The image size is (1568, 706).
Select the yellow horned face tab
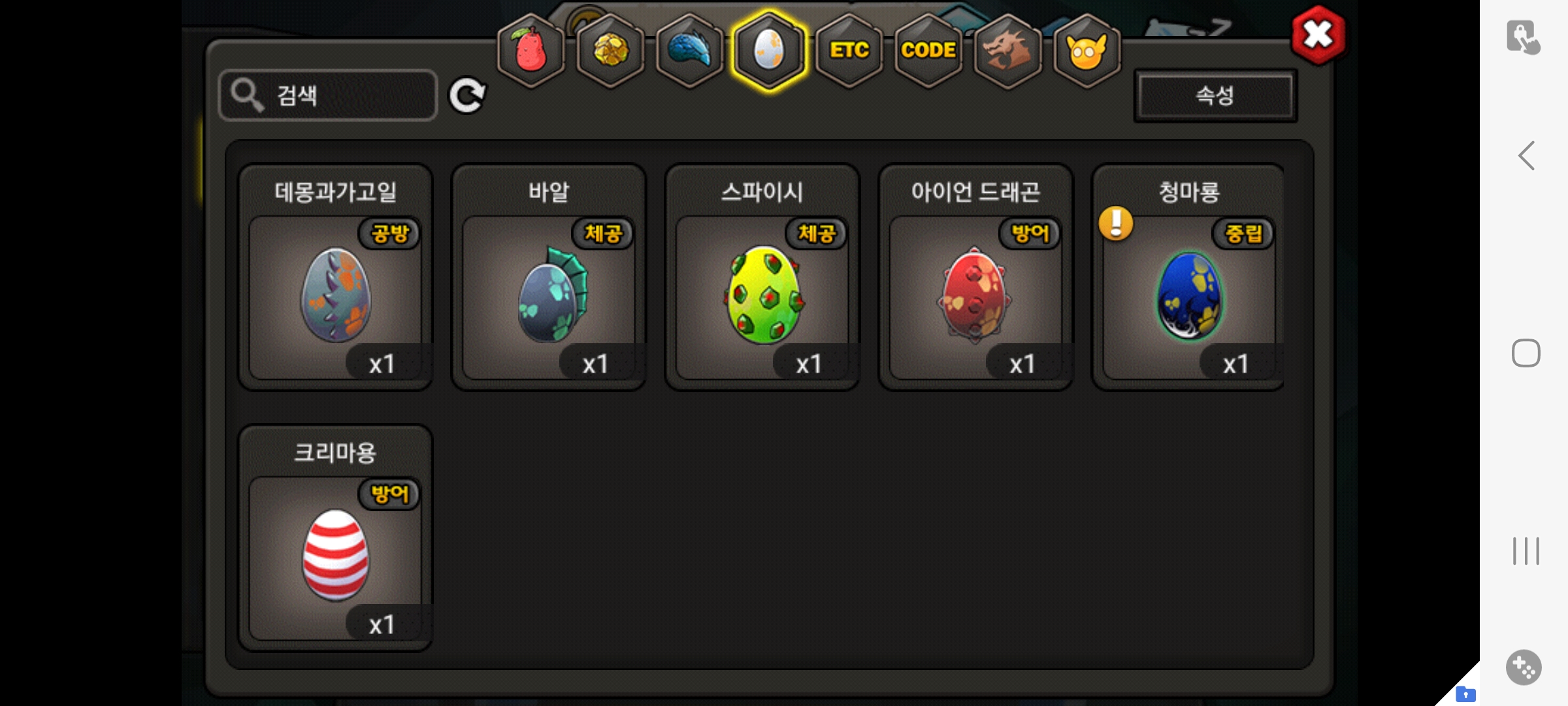pyautogui.click(x=1086, y=50)
